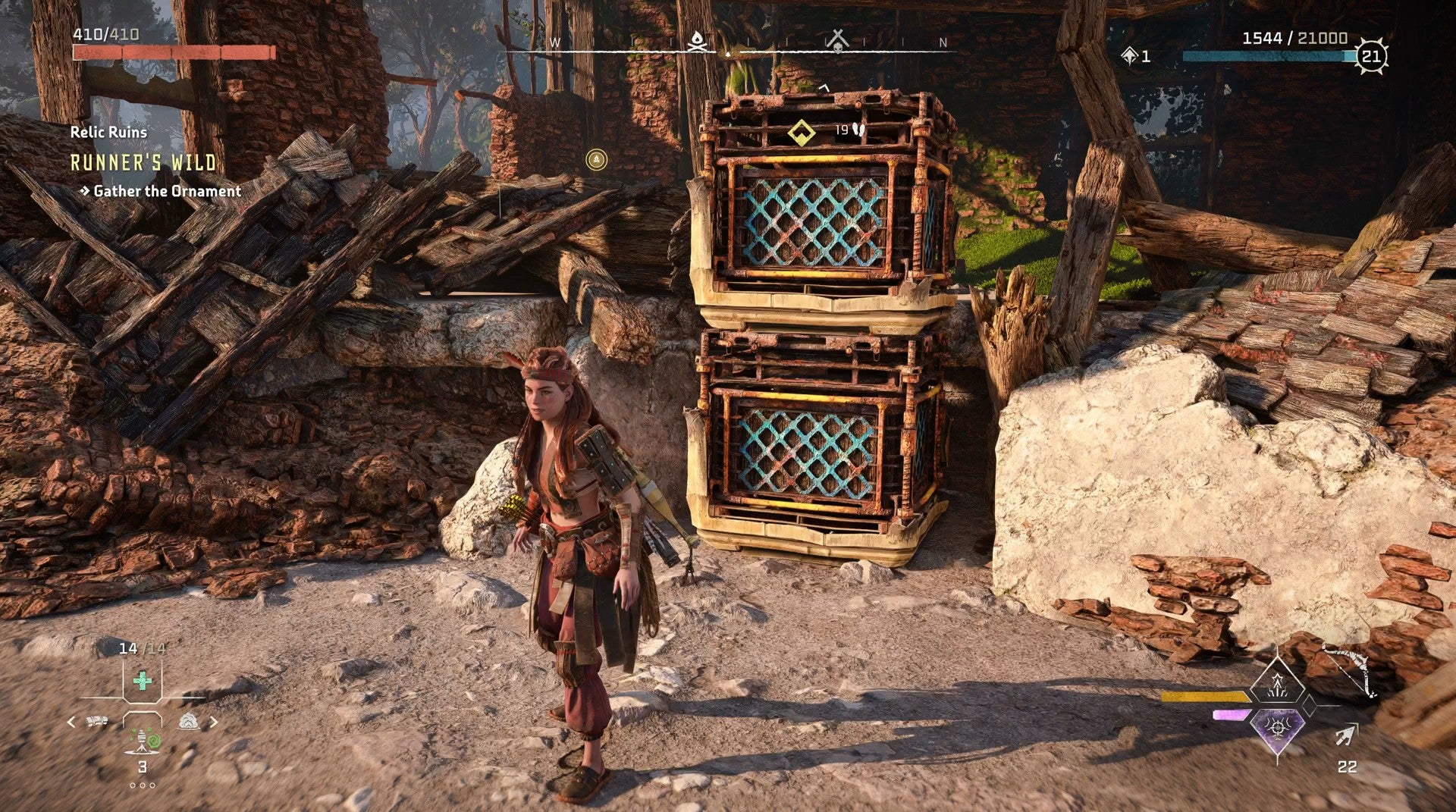
Task: Cycle tools with the right arrow
Action: tap(214, 722)
